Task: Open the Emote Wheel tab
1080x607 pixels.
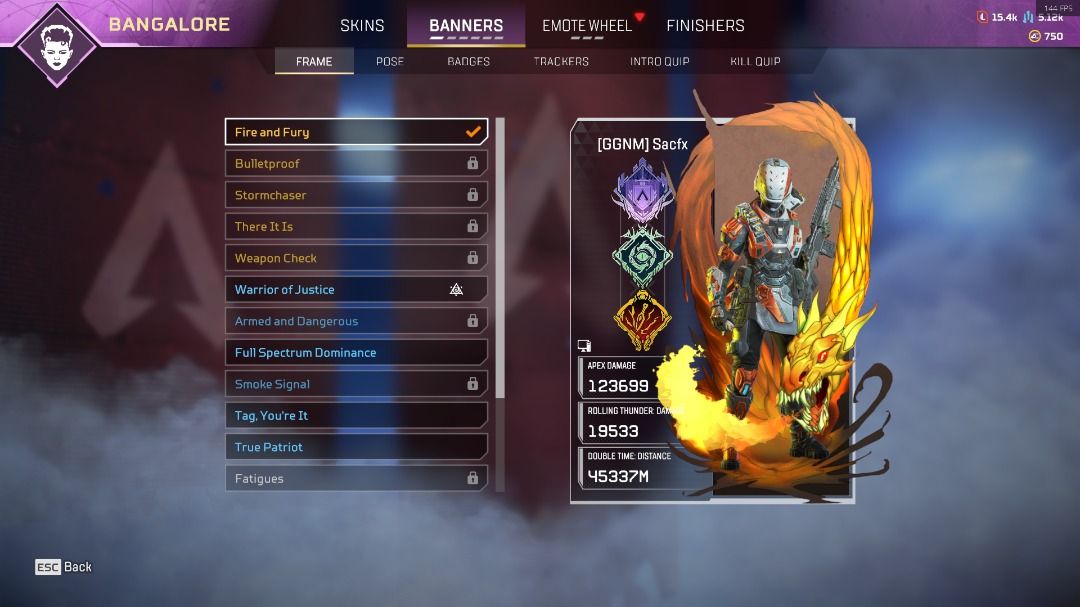Action: (587, 25)
